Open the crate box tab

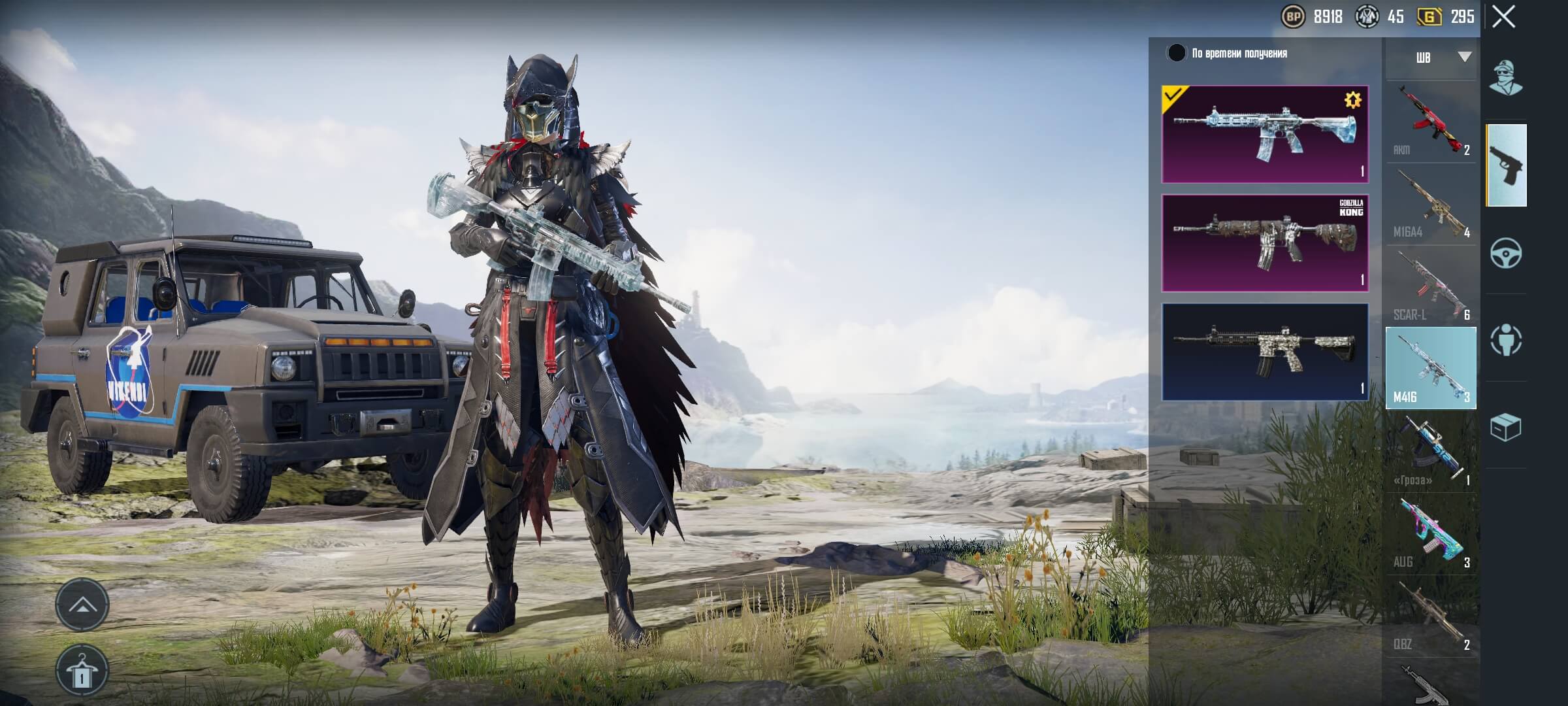coord(1506,427)
